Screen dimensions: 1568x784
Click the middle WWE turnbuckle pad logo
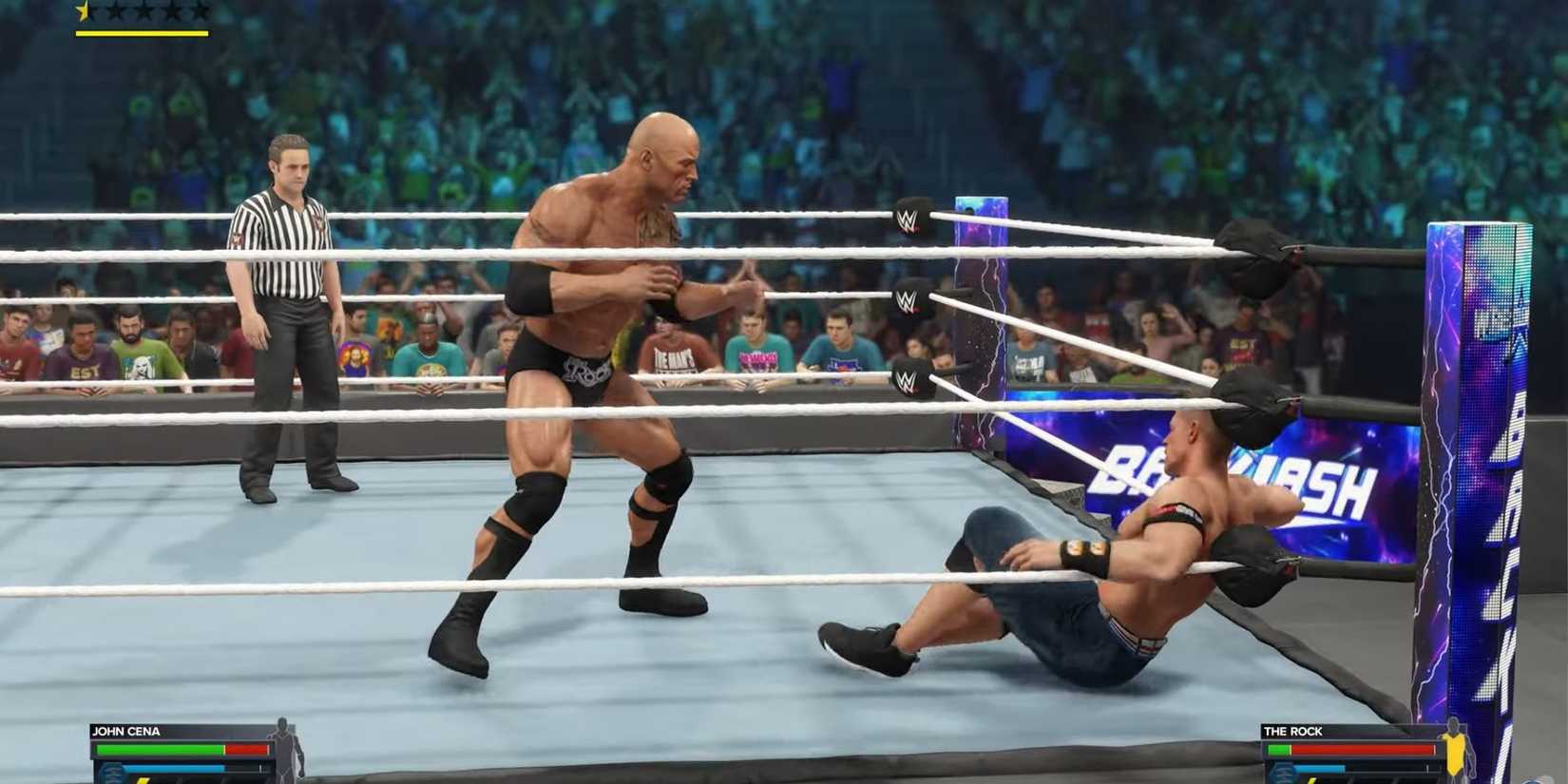909,298
